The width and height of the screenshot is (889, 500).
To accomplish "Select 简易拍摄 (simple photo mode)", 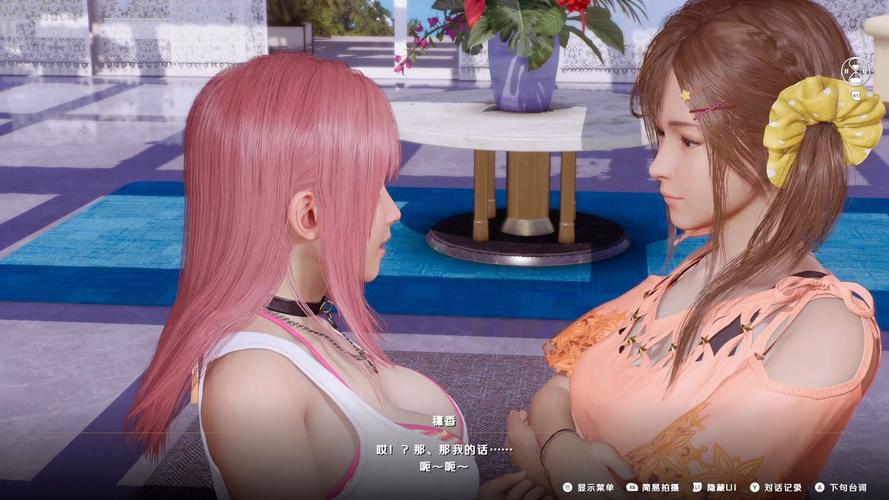I will (x=657, y=488).
